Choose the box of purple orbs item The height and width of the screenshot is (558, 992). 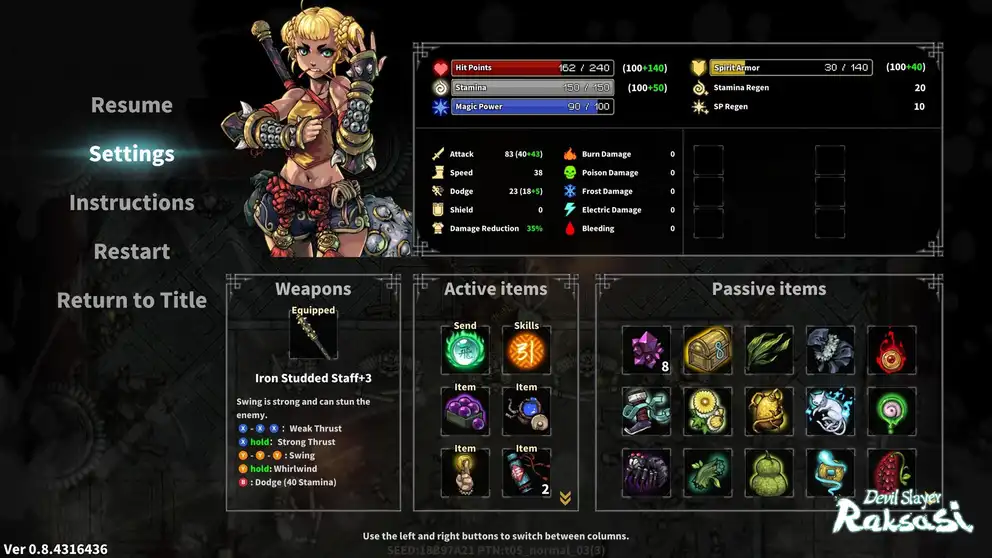465,413
